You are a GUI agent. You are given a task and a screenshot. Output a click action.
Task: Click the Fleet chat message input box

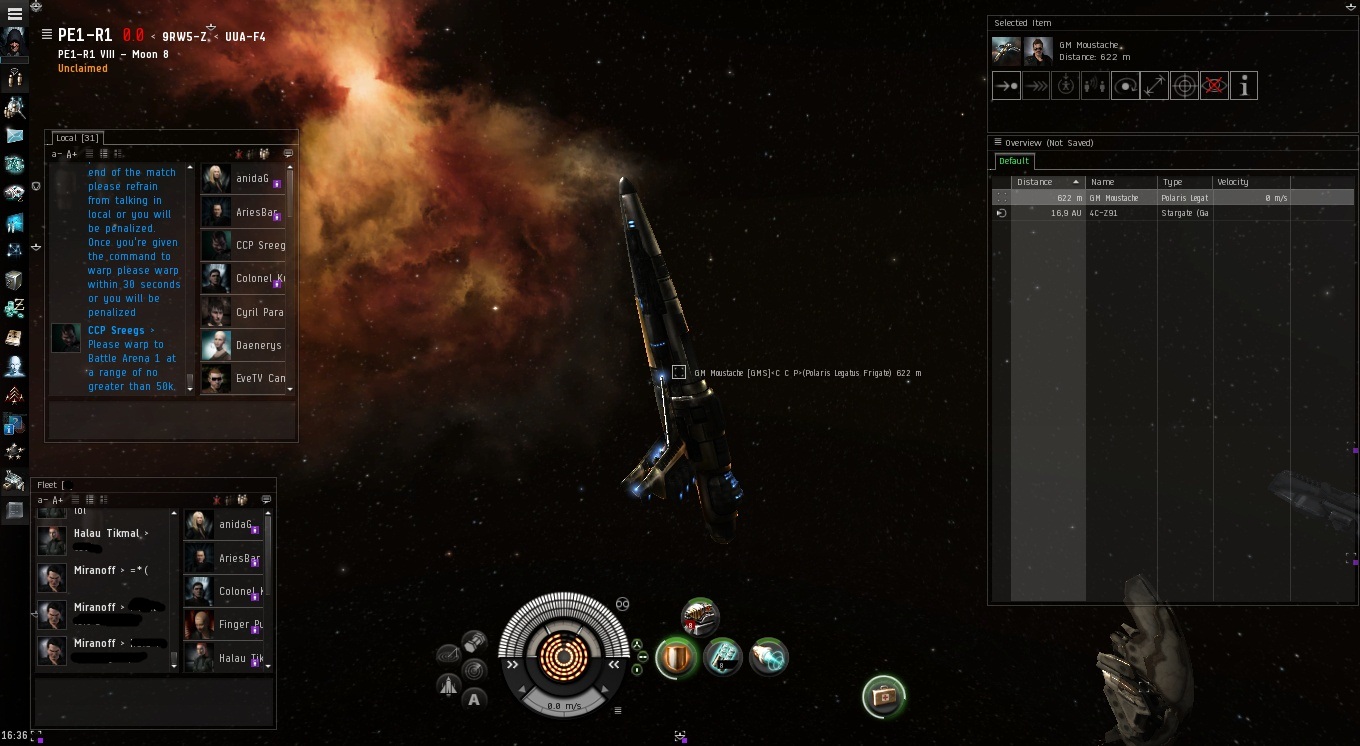[154, 700]
